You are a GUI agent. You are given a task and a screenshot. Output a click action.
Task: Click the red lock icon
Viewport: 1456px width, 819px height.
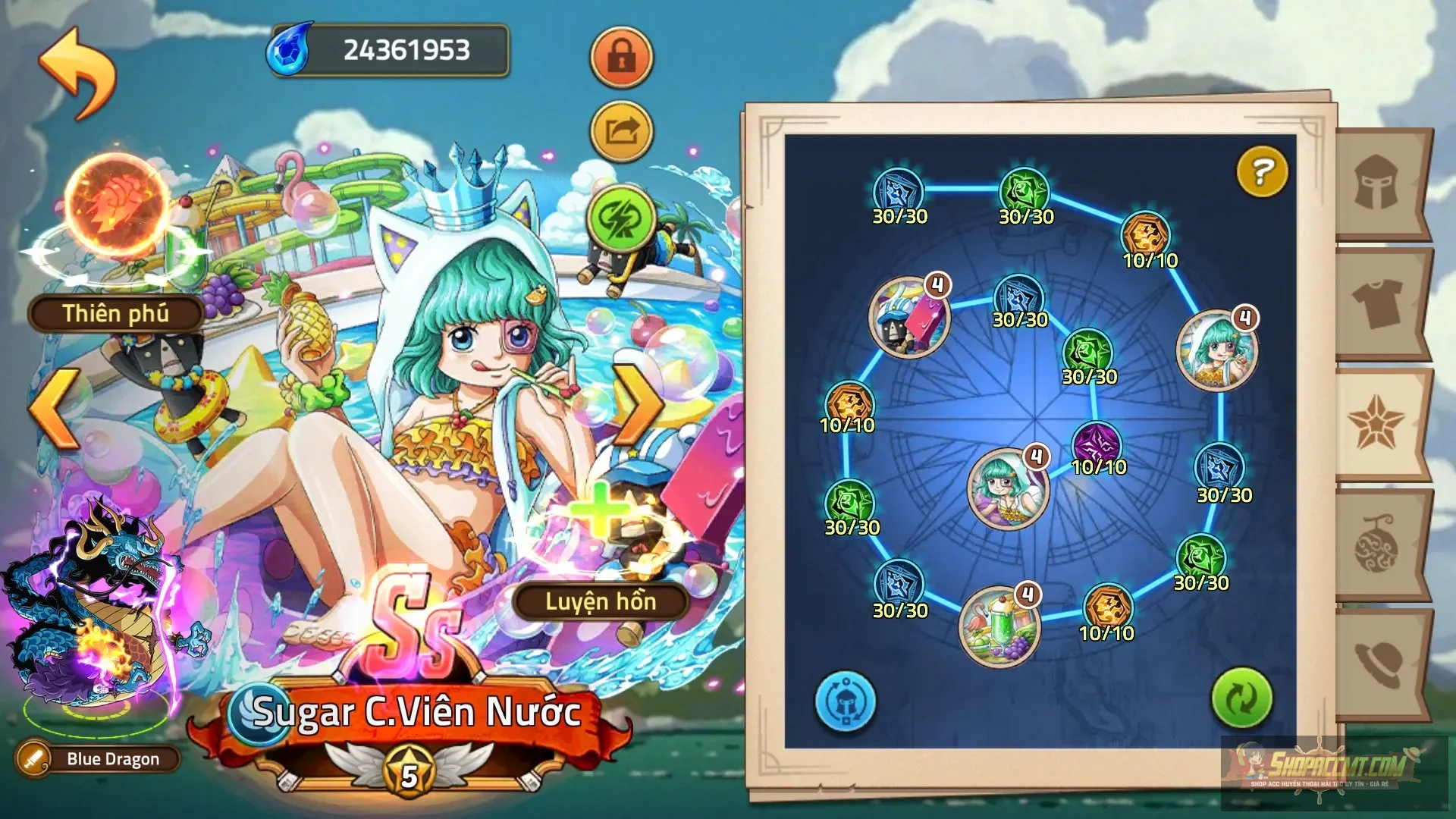(621, 59)
